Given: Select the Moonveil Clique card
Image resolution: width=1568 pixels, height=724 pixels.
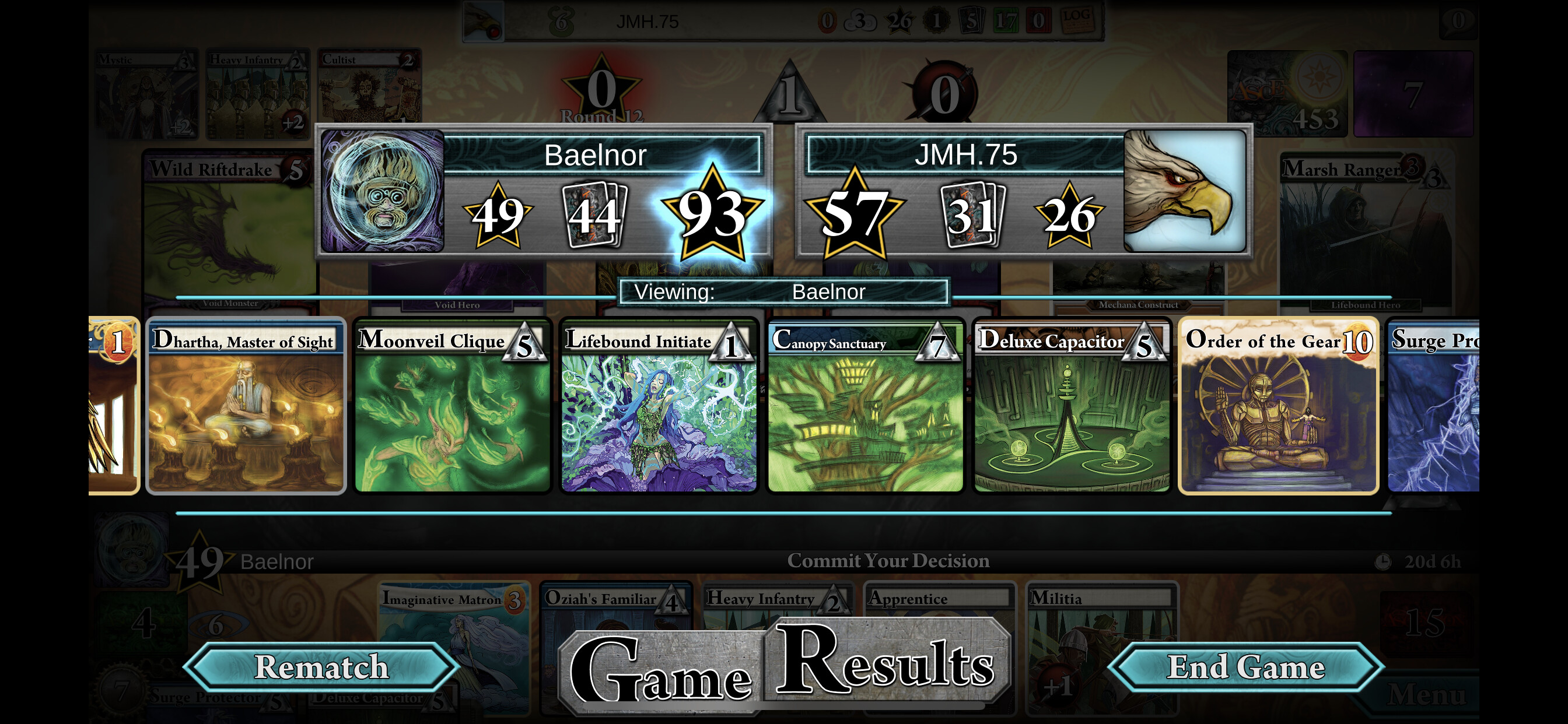Looking at the screenshot, I should 452,406.
